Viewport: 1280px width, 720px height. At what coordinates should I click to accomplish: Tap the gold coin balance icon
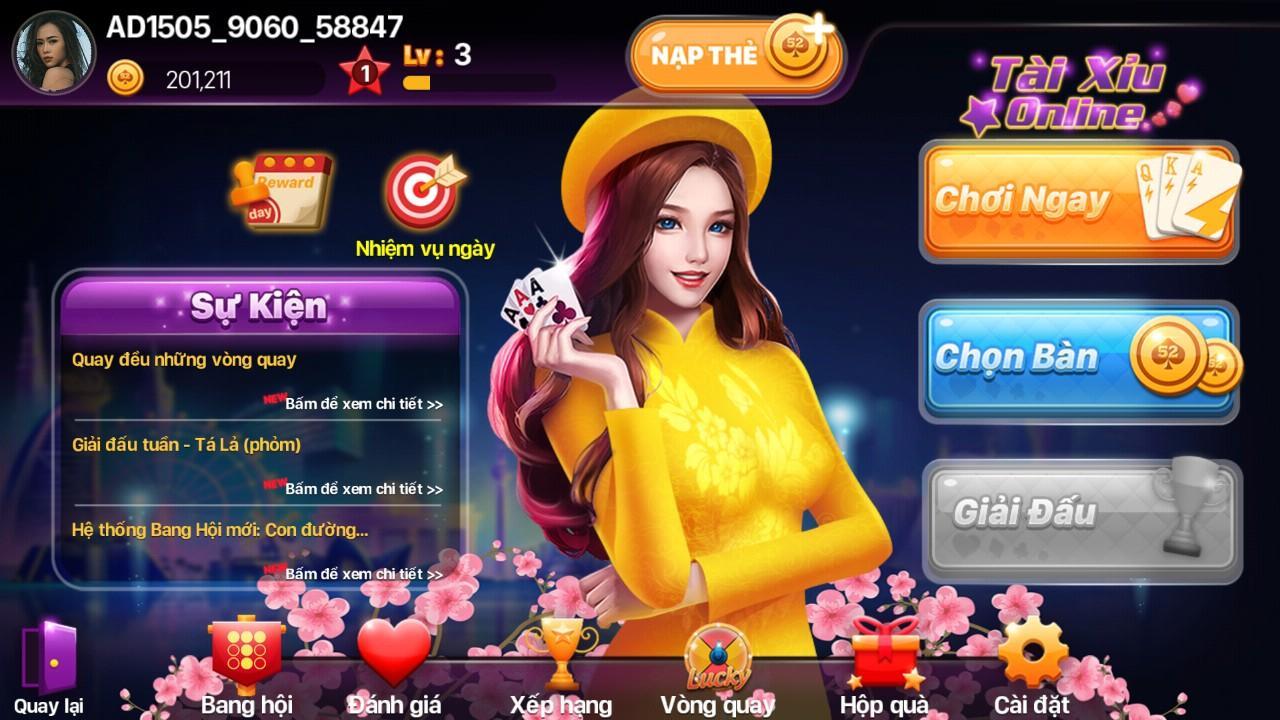click(125, 76)
